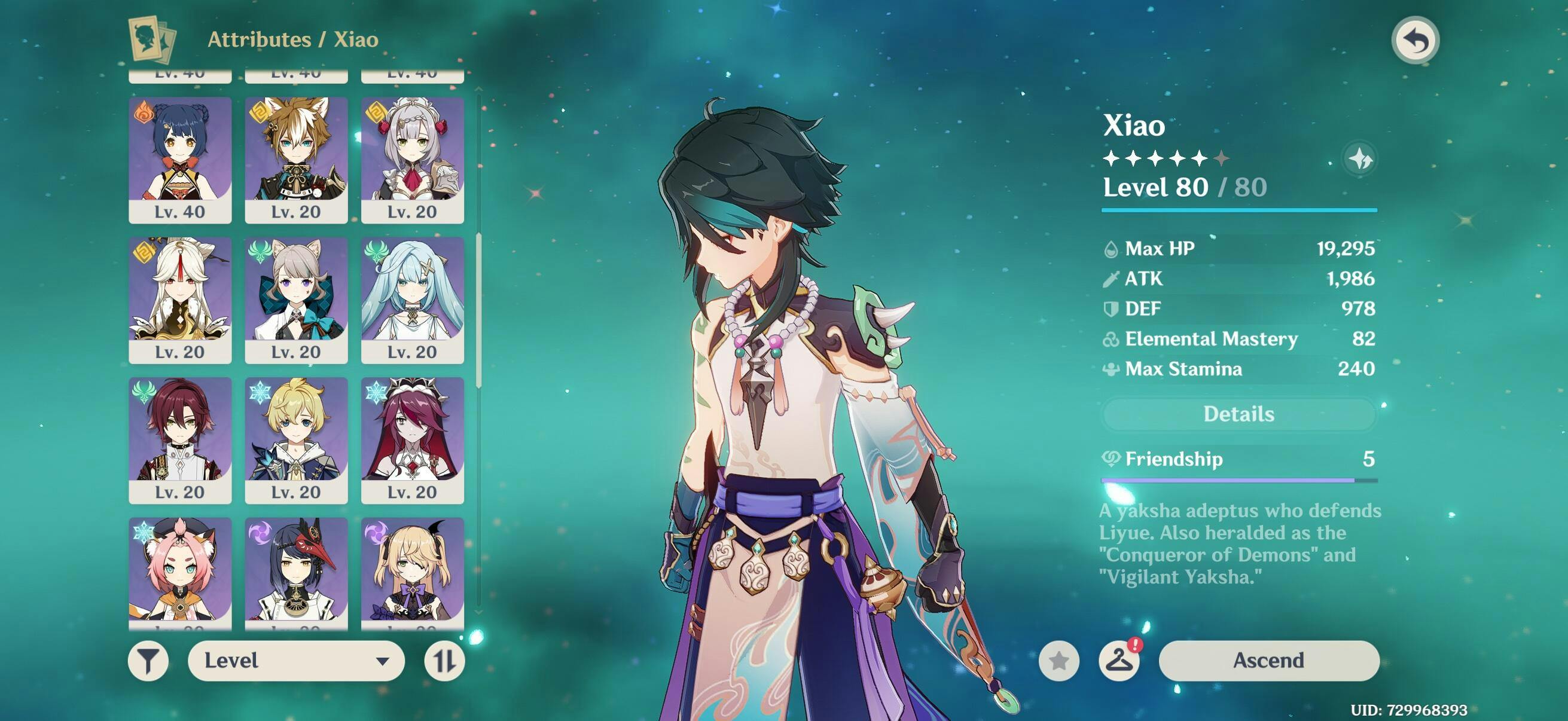Reverse the sort order arrows

coord(444,660)
